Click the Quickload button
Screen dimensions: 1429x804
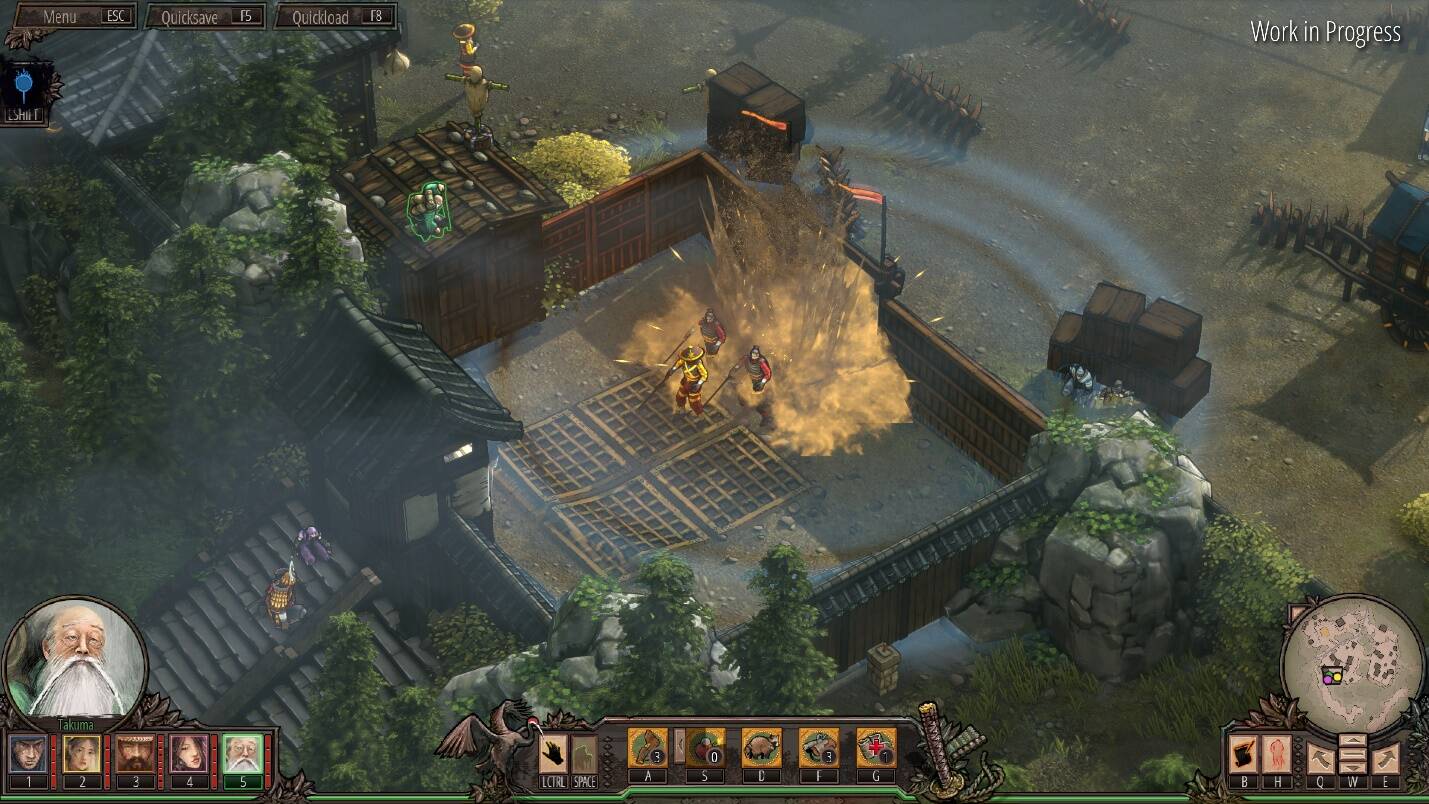click(335, 17)
